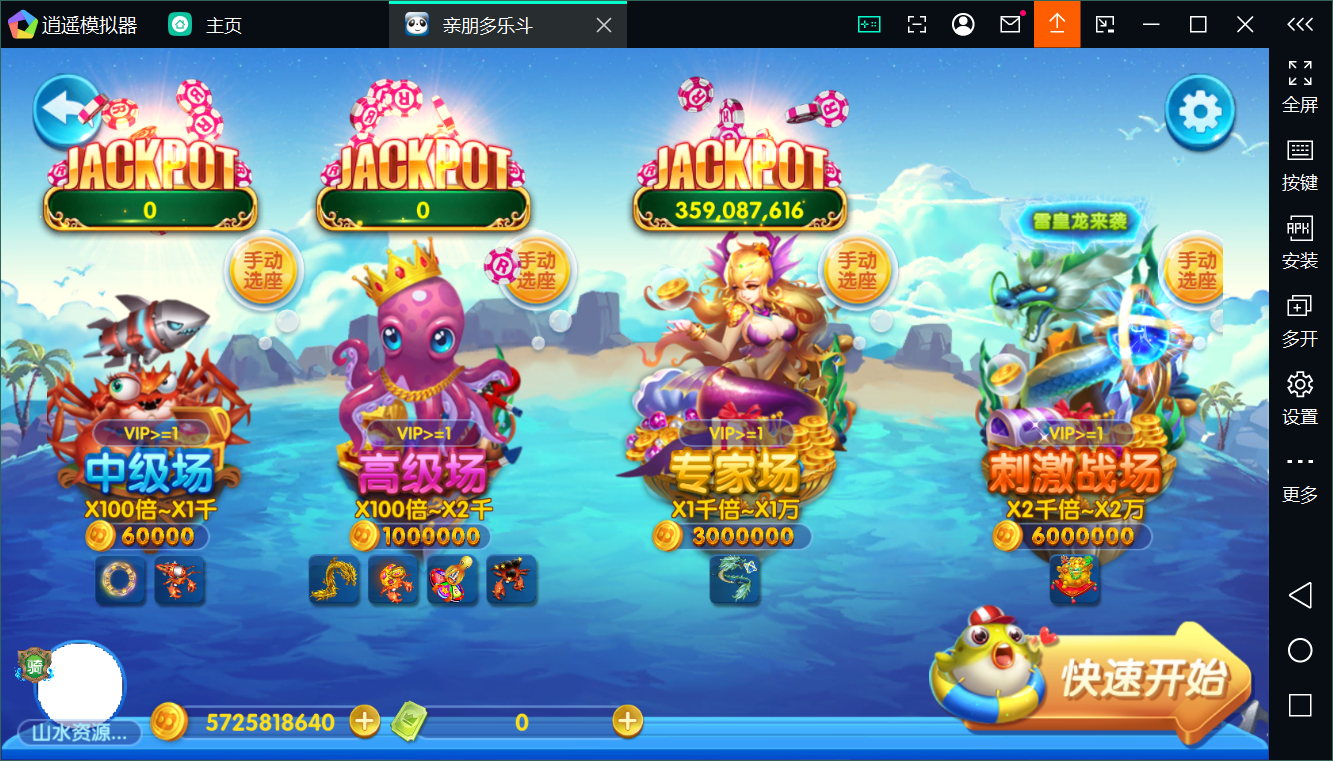This screenshot has width=1333, height=761.
Task: Click the robot crab boss icon under 中级场
Action: (x=180, y=580)
